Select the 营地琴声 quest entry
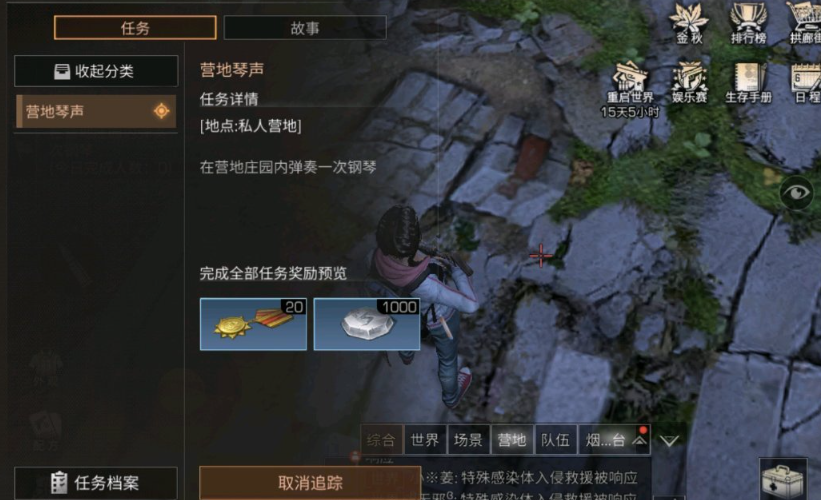This screenshot has width=821, height=500. [x=96, y=111]
